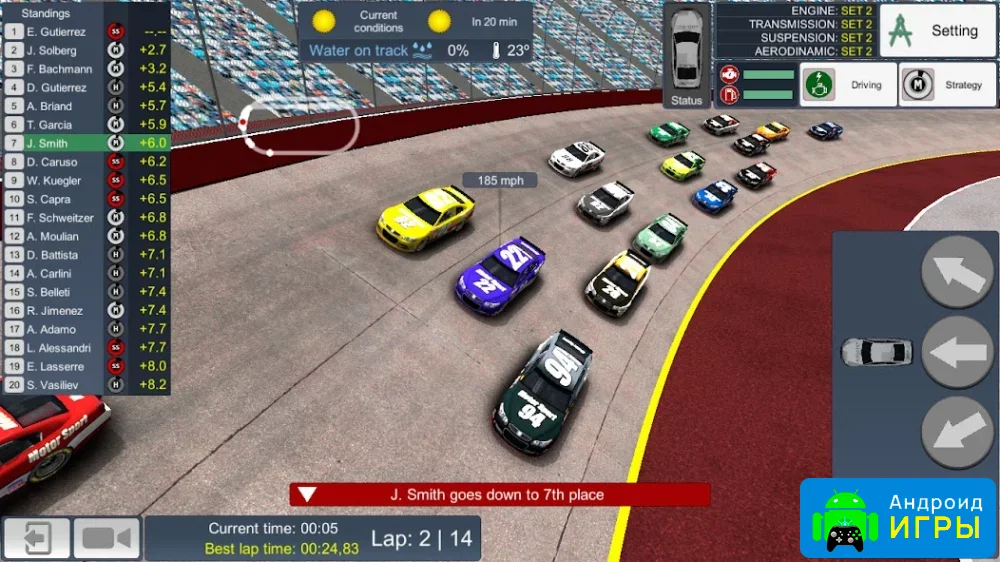Screen dimensions: 1000x562
Task: Switch the camera view with camera icon
Action: coord(108,539)
